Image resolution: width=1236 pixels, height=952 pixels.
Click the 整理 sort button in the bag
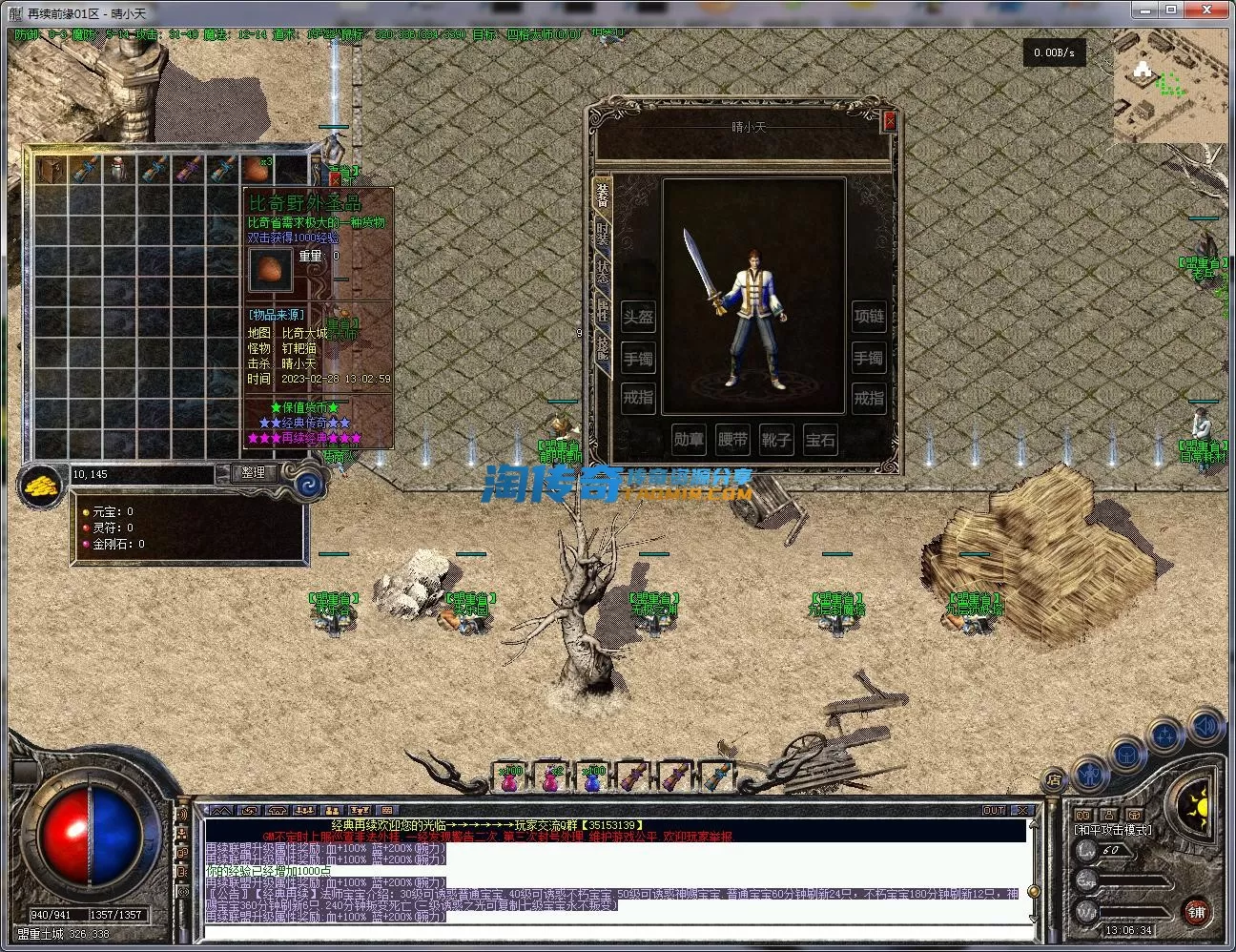point(253,472)
